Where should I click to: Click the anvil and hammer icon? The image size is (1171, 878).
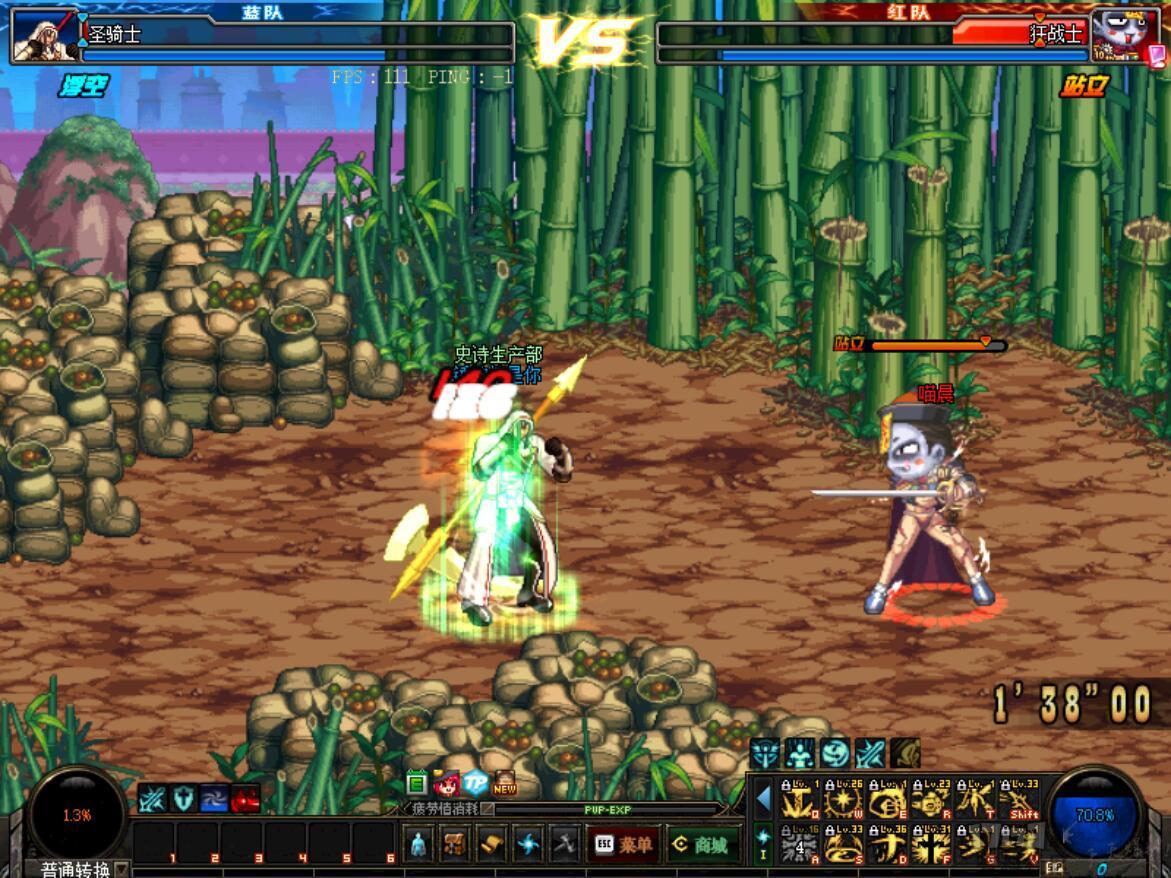564,845
